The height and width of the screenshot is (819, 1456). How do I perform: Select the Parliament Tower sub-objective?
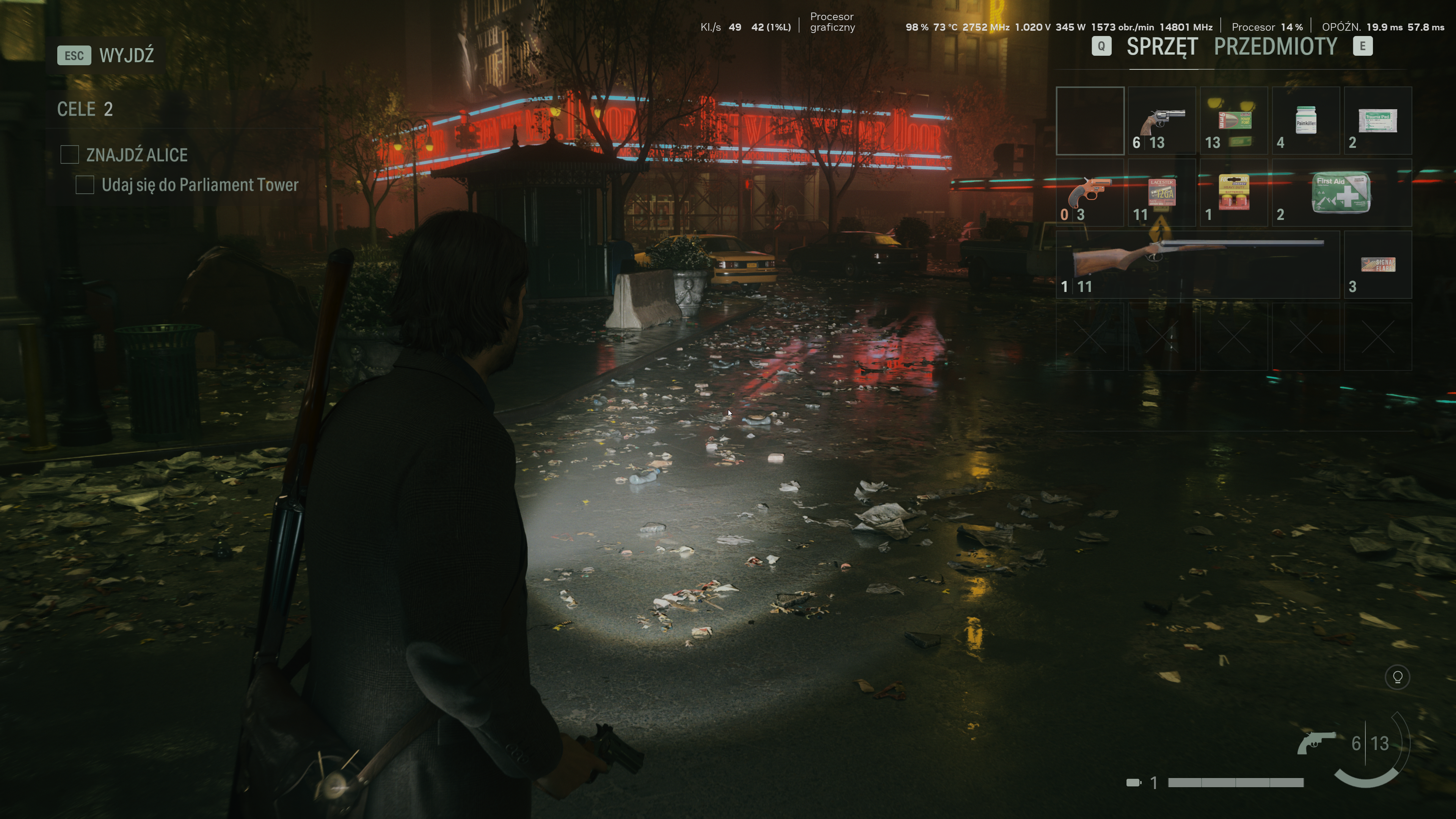coord(199,185)
